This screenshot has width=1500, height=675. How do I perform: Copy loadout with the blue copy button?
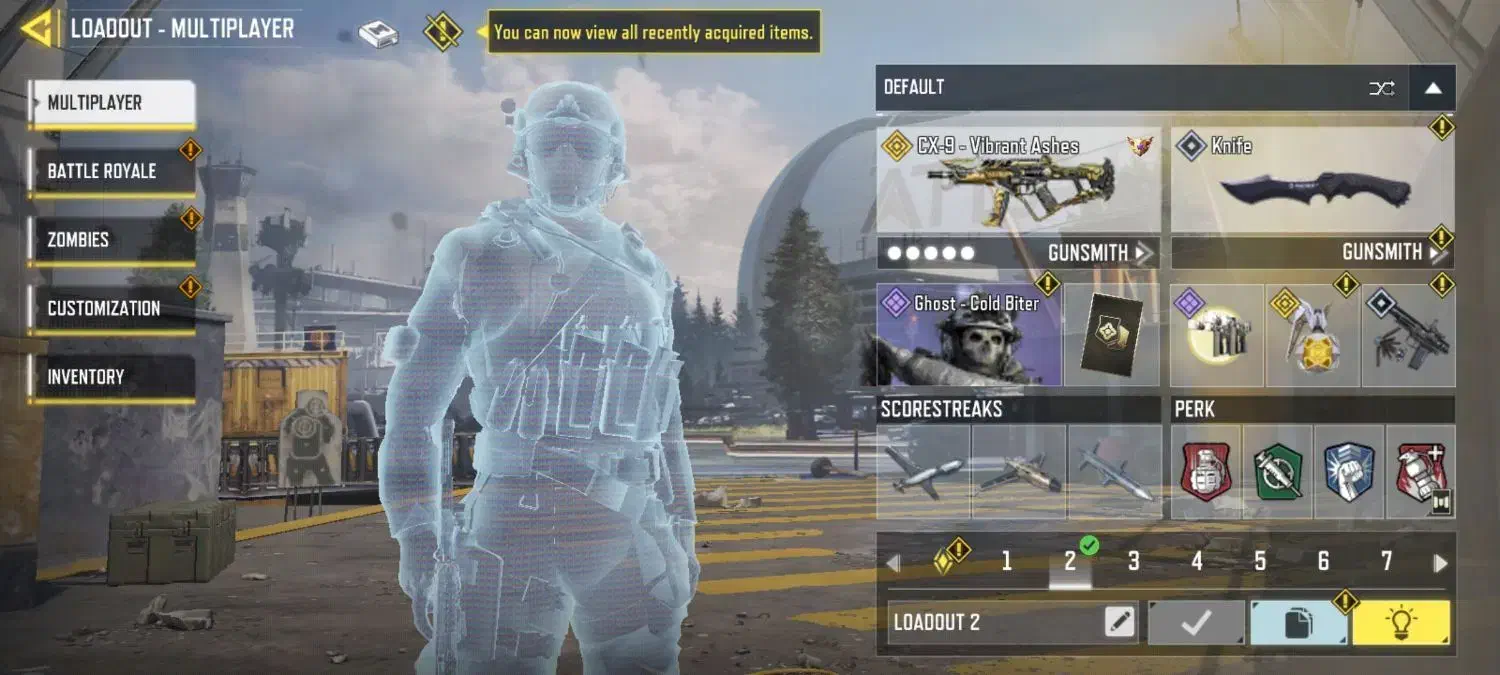[1298, 623]
